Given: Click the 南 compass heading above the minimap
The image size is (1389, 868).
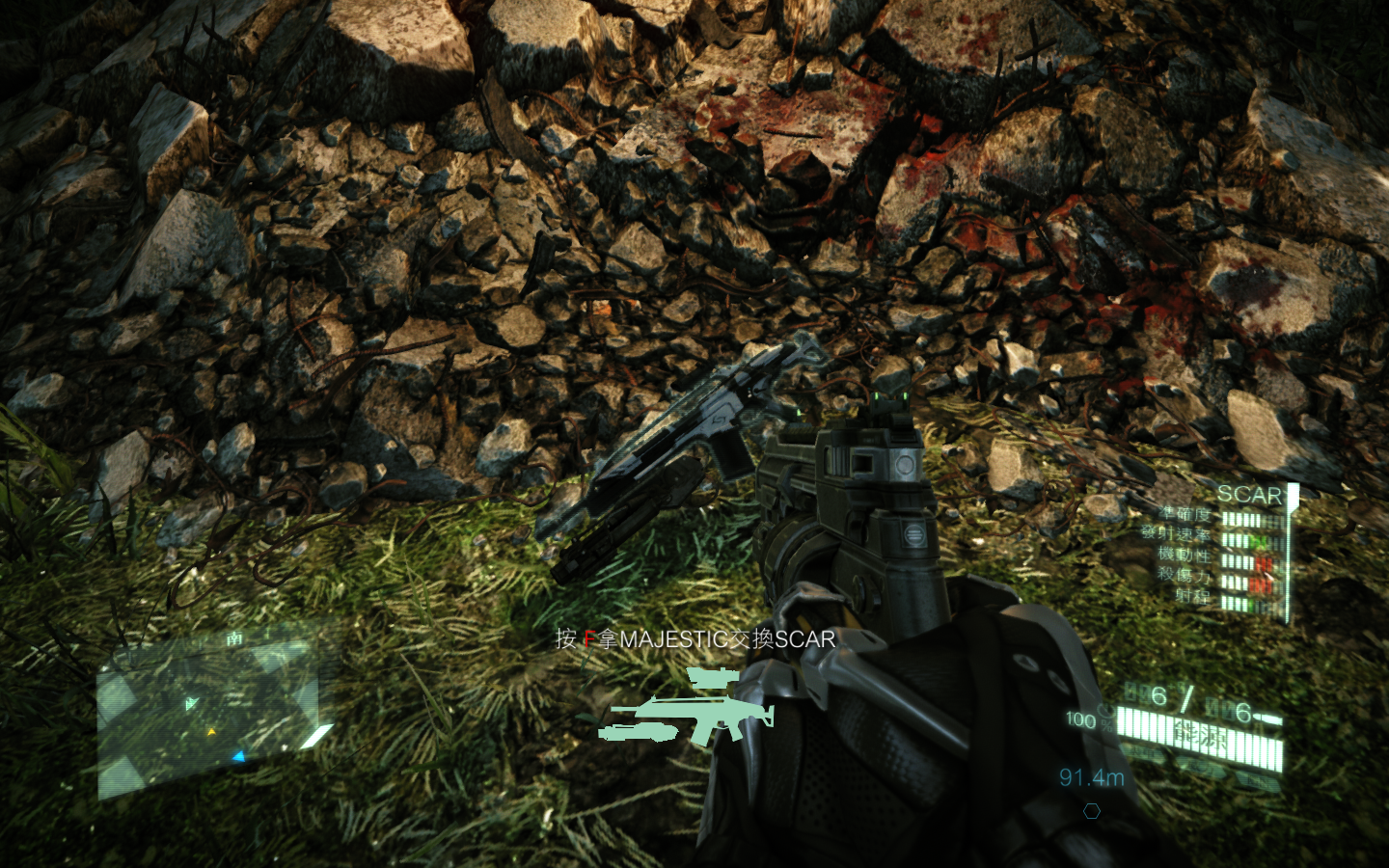Looking at the screenshot, I should 234,637.
